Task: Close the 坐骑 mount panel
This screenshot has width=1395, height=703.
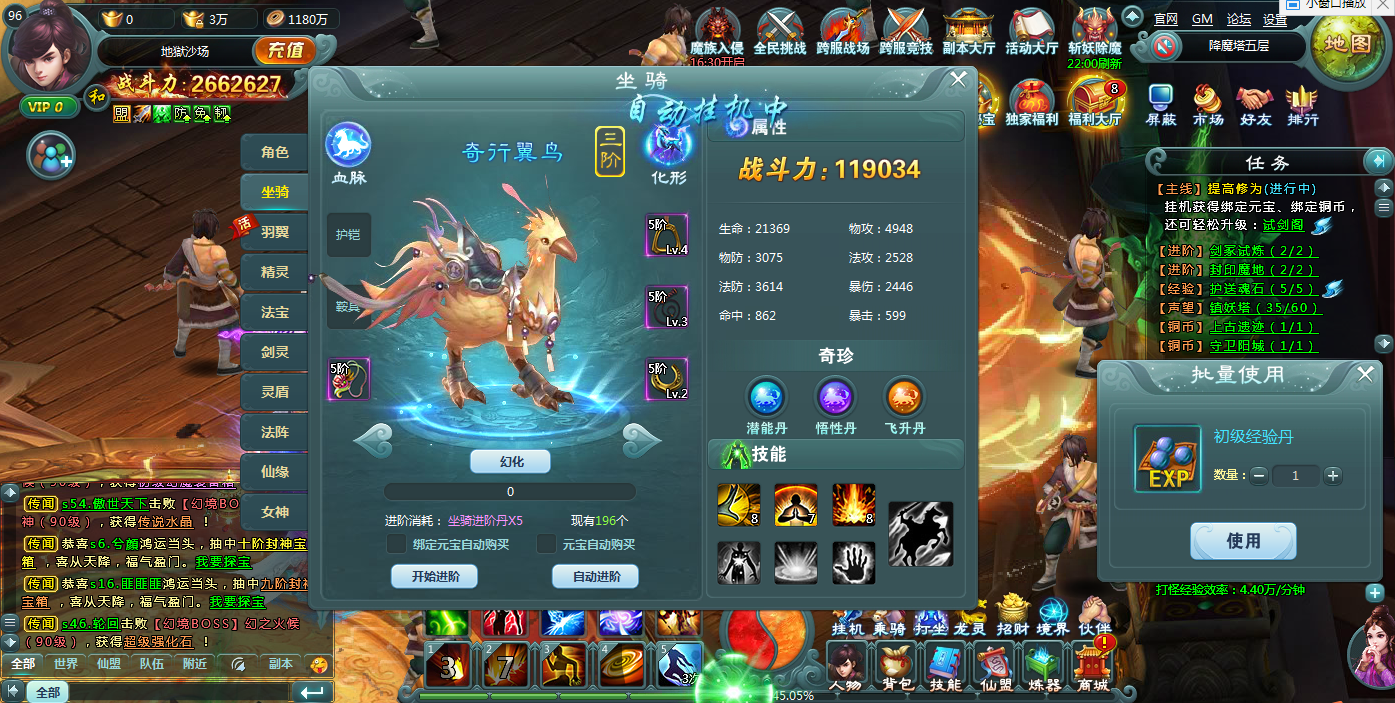Action: (x=958, y=80)
